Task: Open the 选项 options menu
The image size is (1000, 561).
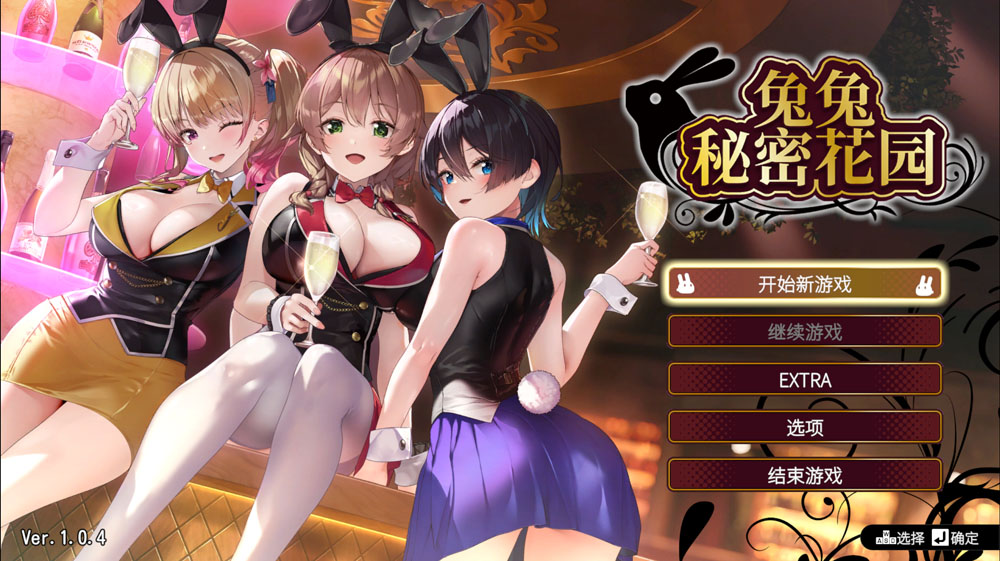Action: (804, 427)
